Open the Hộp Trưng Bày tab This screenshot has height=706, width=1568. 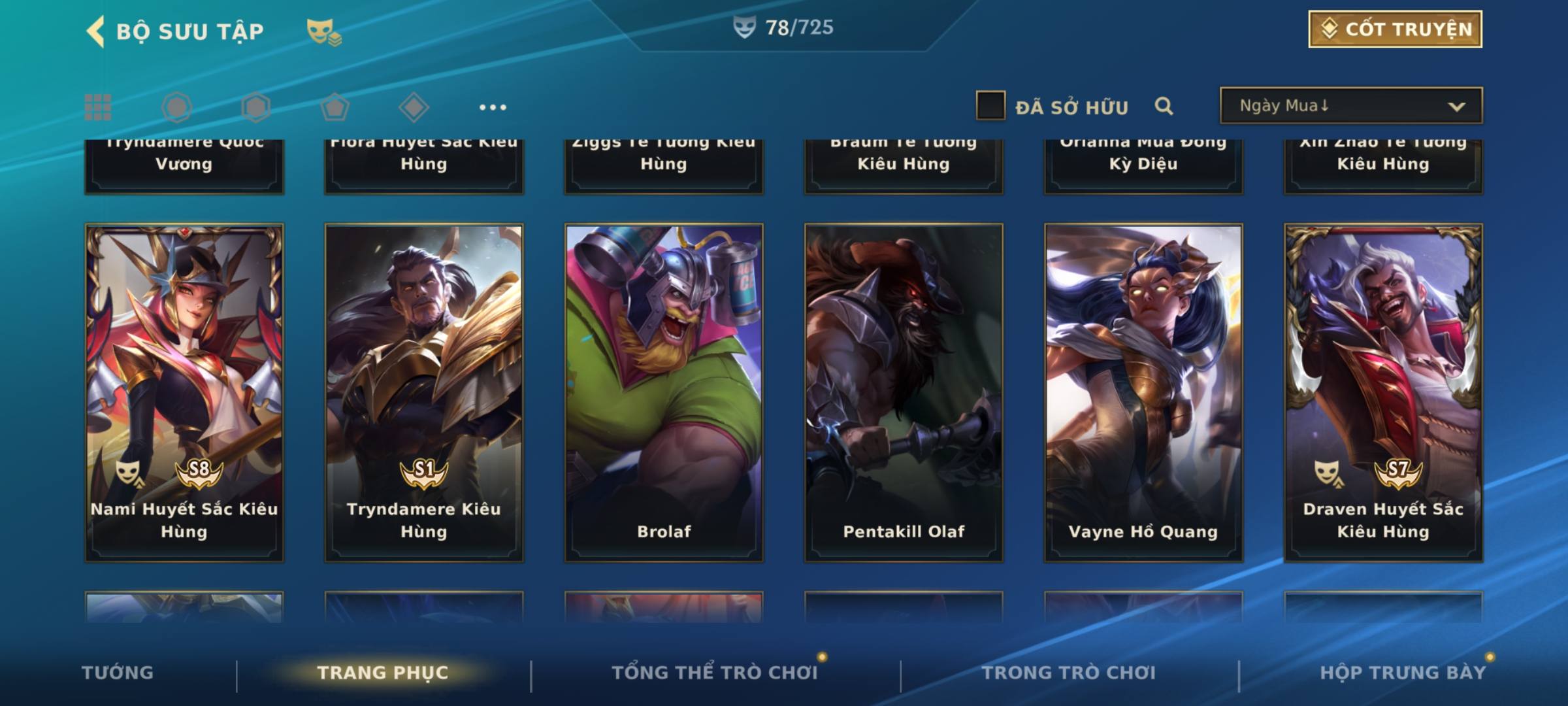1403,673
